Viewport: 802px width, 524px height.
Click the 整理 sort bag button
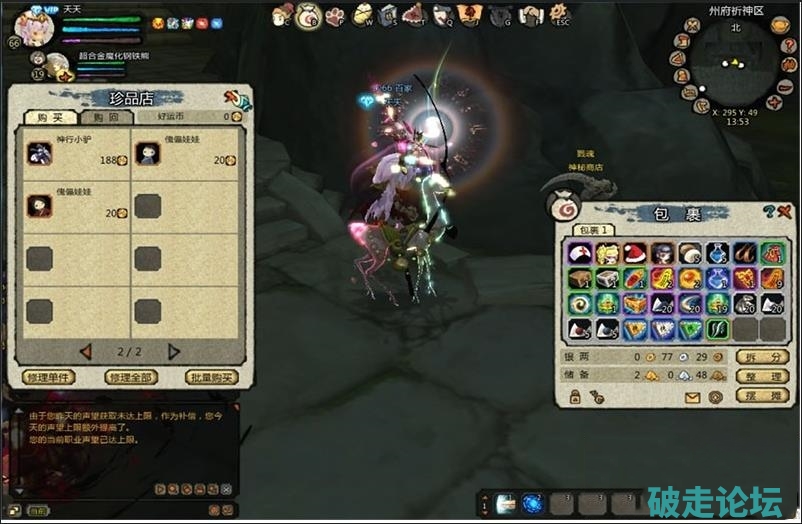[x=762, y=376]
